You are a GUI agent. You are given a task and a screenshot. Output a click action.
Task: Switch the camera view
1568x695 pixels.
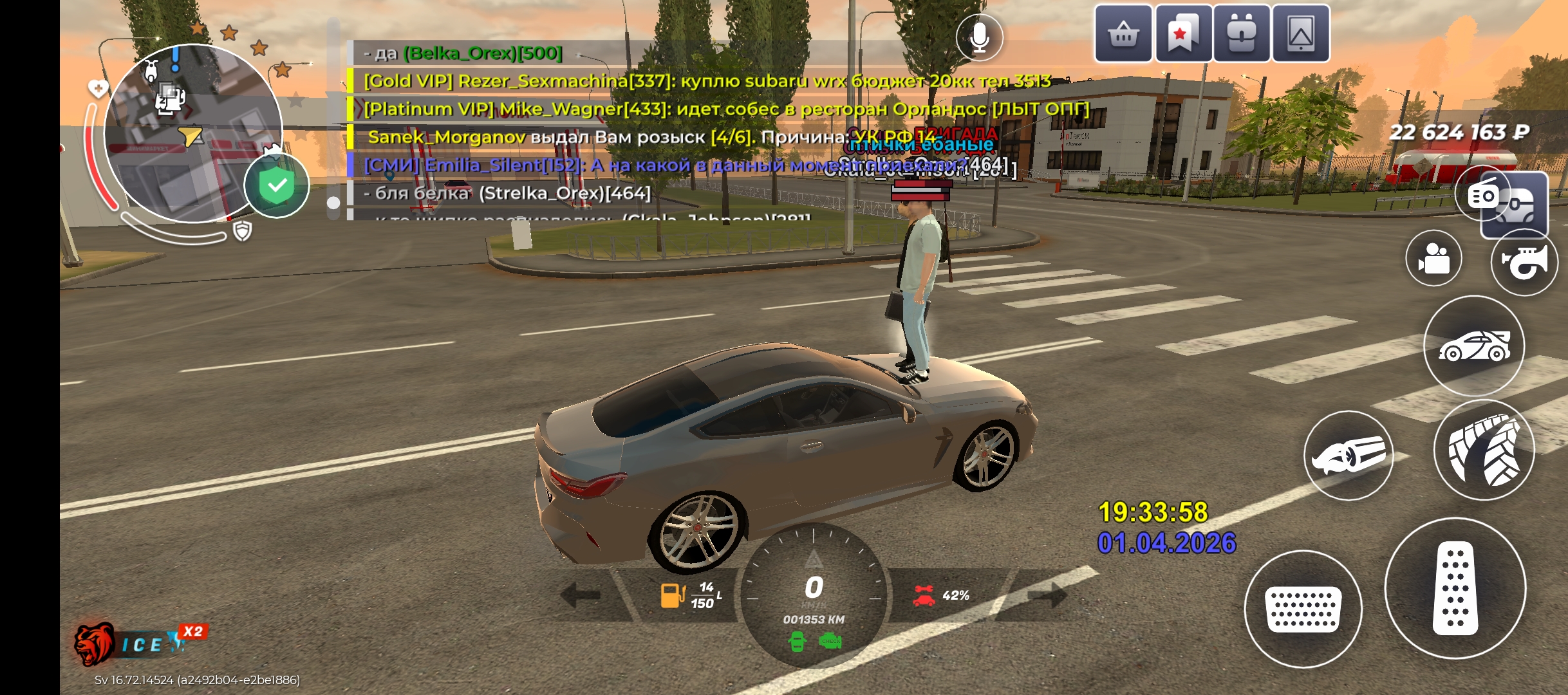coord(1433,259)
